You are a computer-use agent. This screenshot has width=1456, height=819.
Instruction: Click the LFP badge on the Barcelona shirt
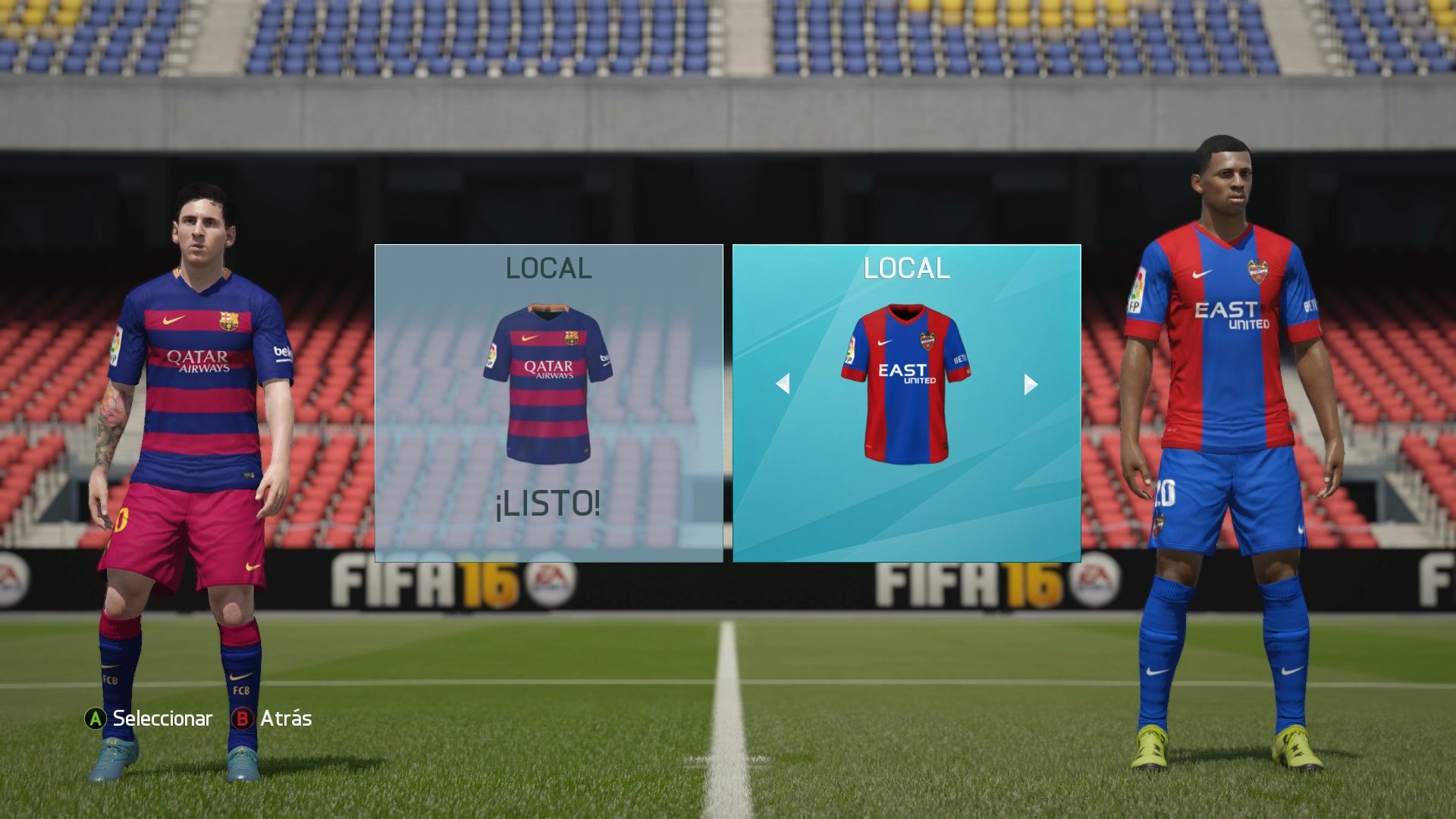[492, 355]
